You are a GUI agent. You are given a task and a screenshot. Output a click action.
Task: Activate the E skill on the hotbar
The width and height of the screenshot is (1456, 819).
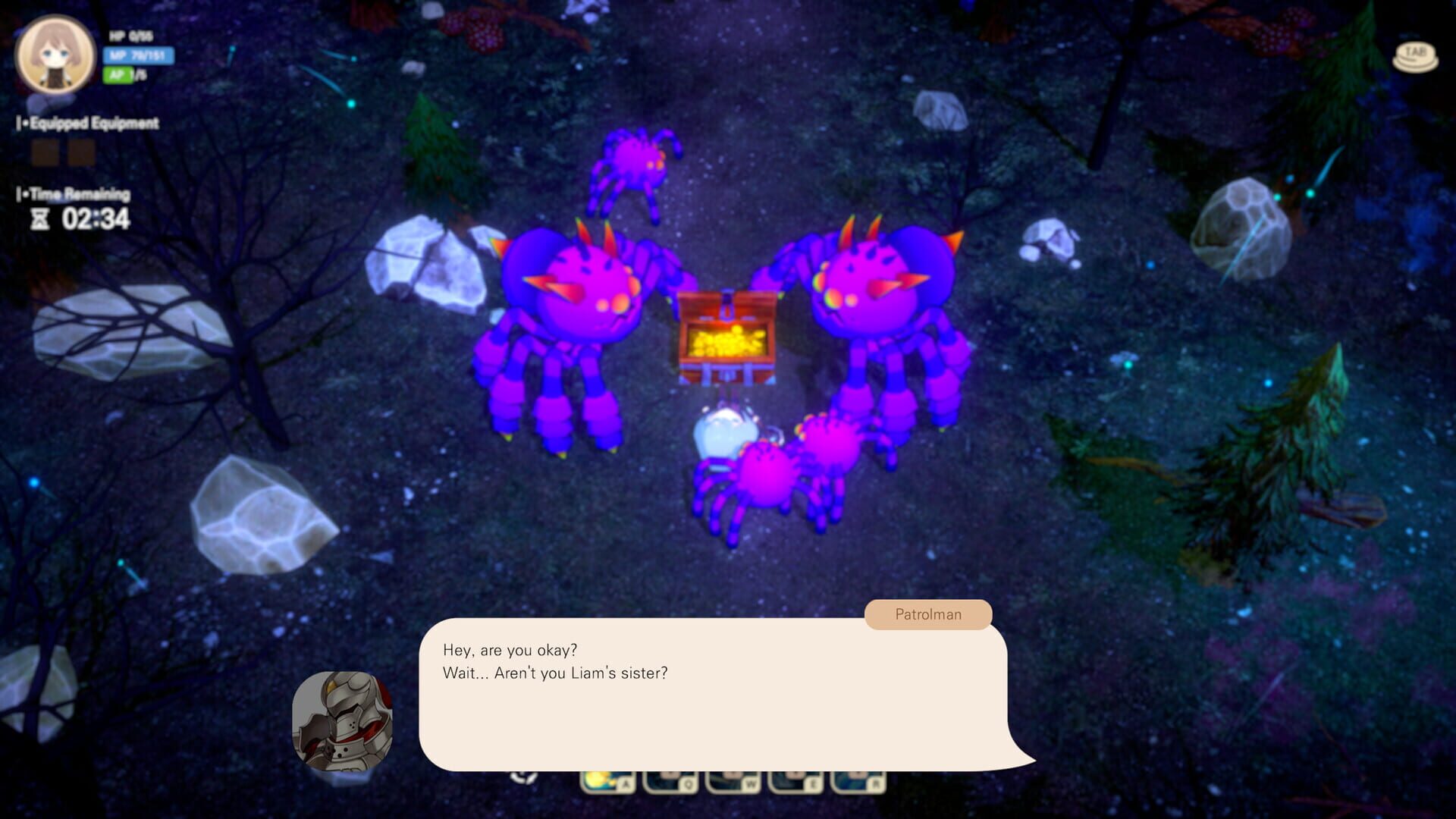(796, 783)
